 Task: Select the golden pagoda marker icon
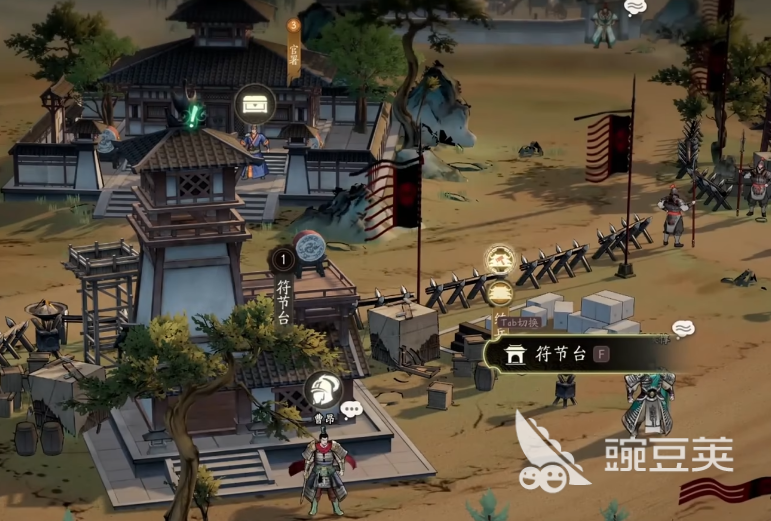pos(501,293)
